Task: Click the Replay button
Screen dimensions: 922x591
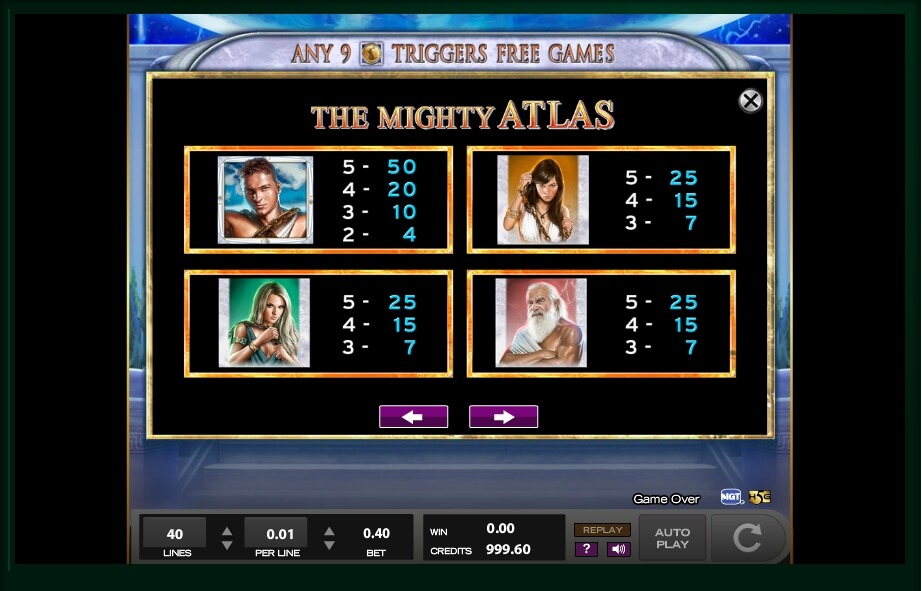Action: pyautogui.click(x=602, y=530)
